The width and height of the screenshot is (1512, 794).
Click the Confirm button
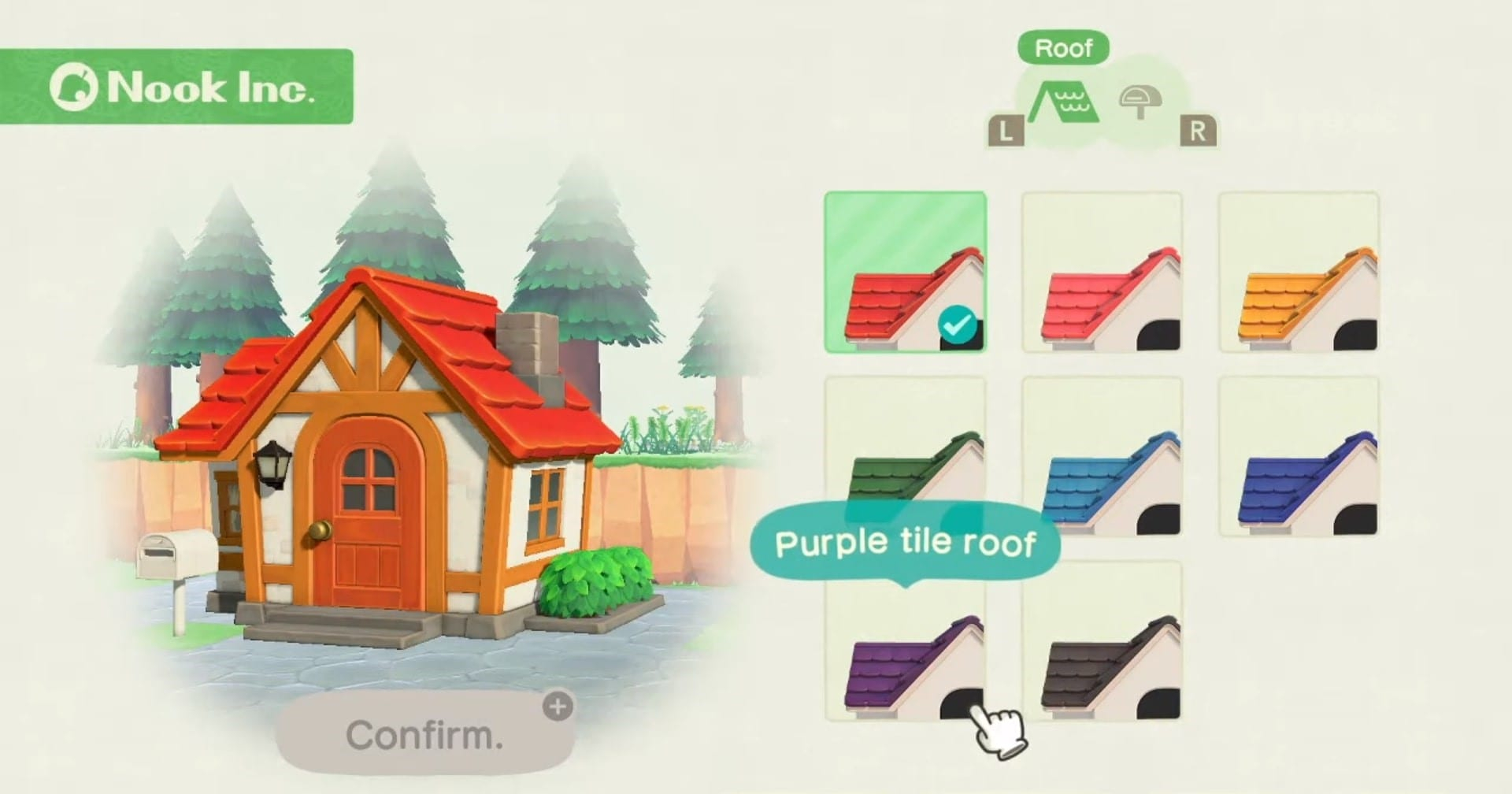[424, 734]
